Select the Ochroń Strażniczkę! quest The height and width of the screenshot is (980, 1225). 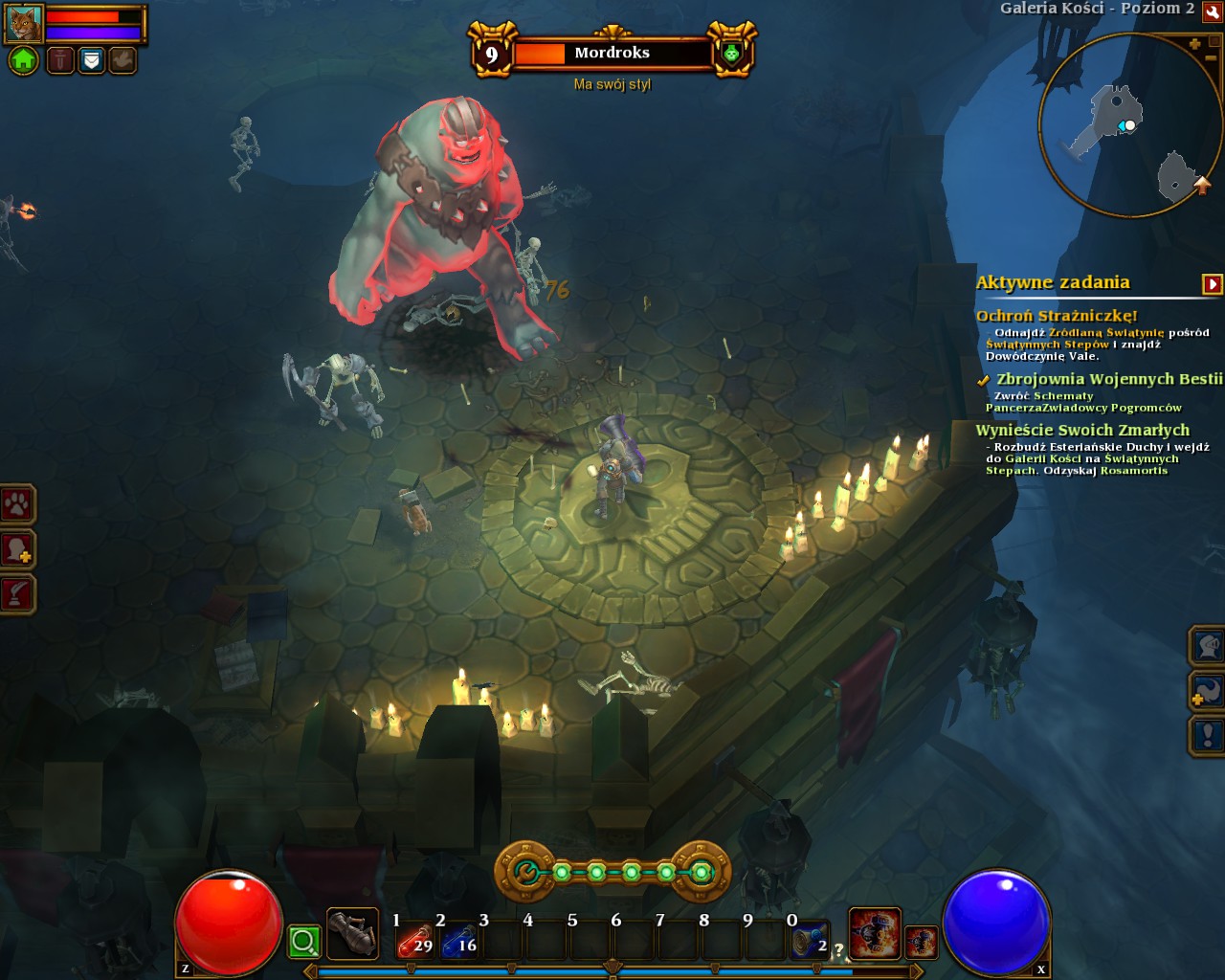(1057, 316)
